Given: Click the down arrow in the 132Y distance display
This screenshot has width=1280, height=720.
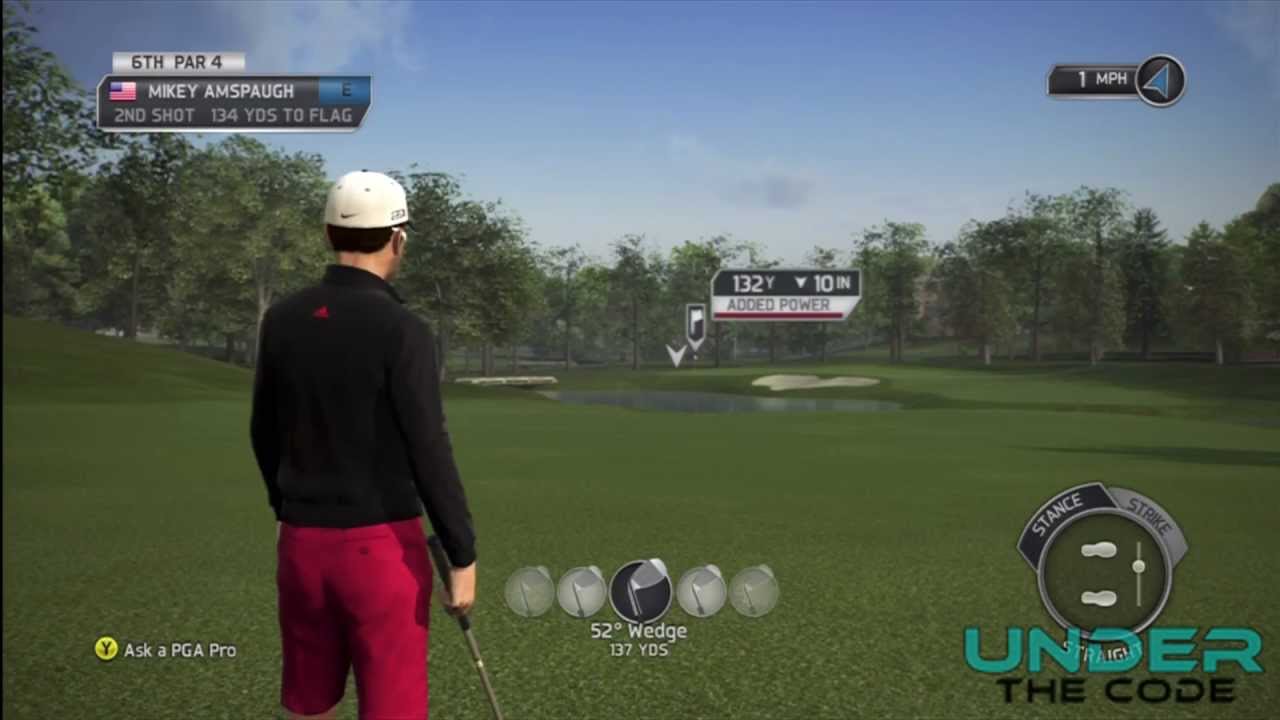Looking at the screenshot, I should [800, 284].
